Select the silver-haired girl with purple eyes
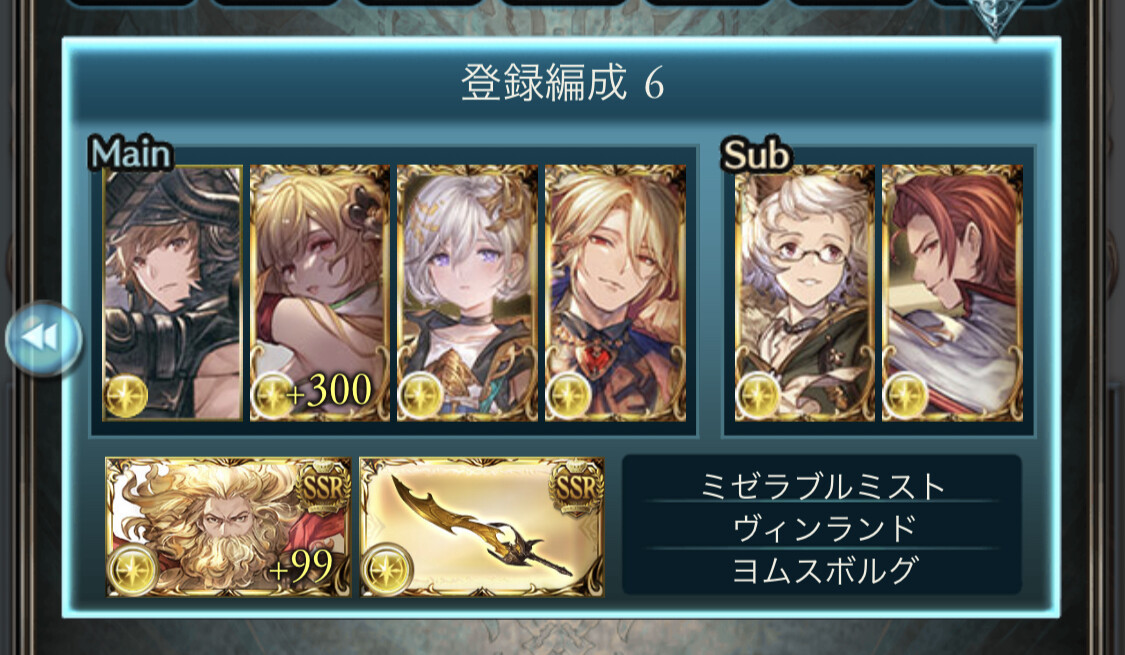The width and height of the screenshot is (1125, 655). click(467, 293)
